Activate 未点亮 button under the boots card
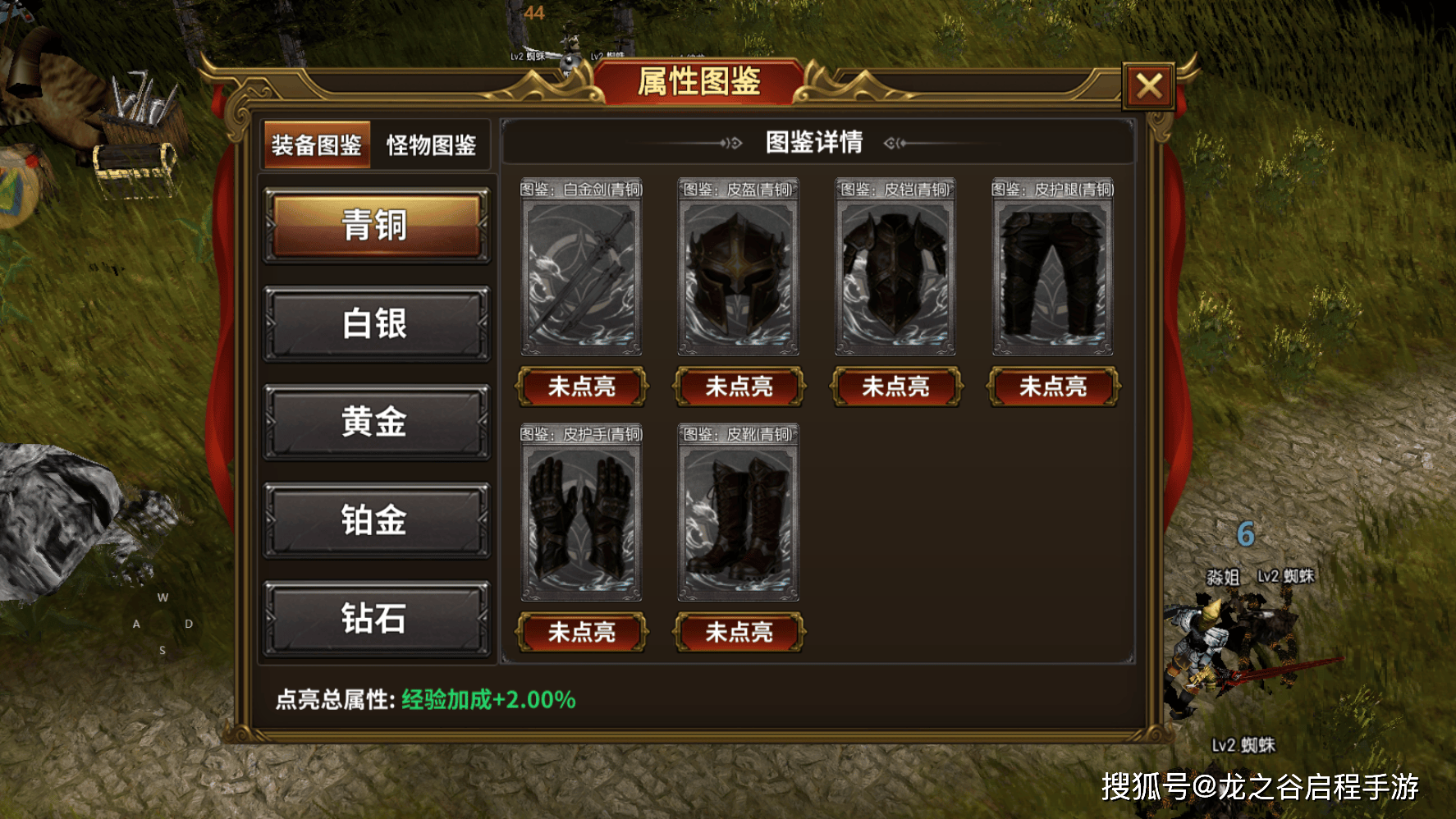The height and width of the screenshot is (819, 1456). click(739, 632)
